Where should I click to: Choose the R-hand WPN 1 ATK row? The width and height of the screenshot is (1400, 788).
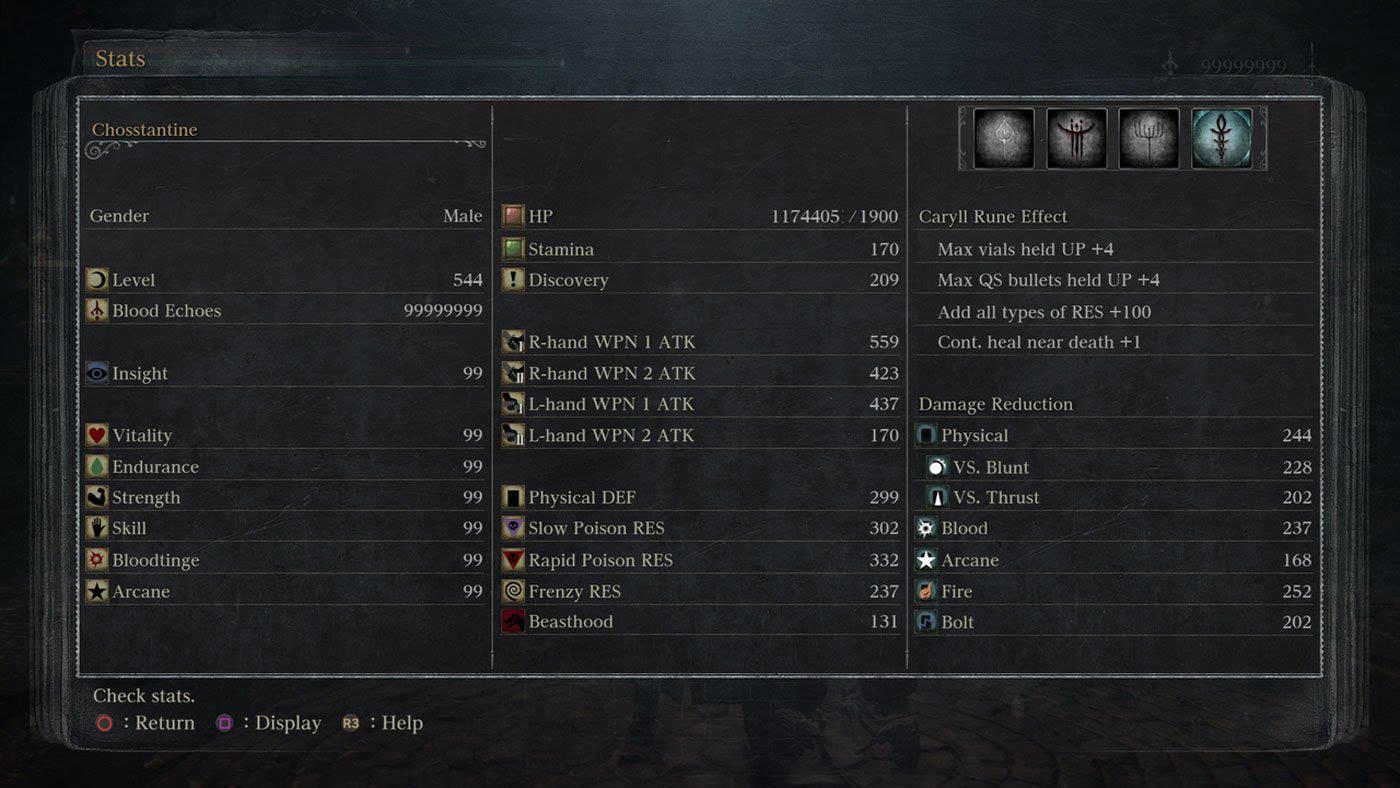tap(700, 342)
